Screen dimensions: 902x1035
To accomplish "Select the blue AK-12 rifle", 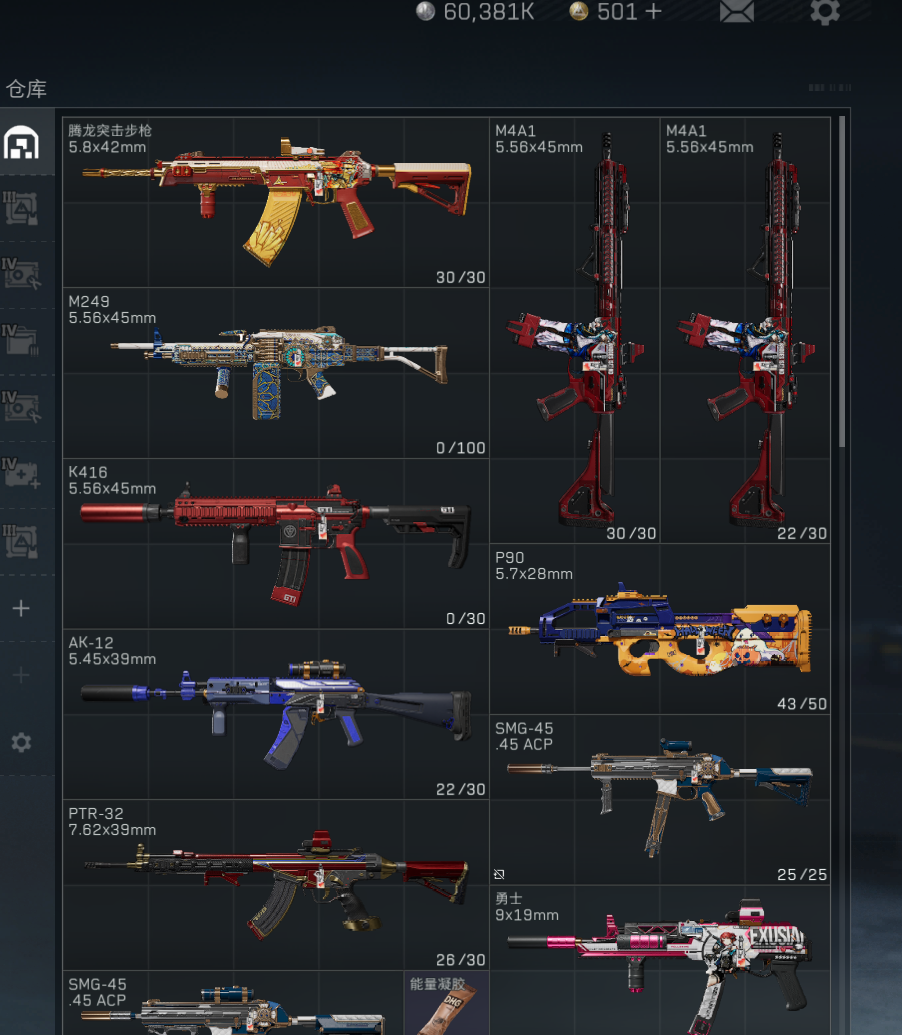I will (276, 713).
